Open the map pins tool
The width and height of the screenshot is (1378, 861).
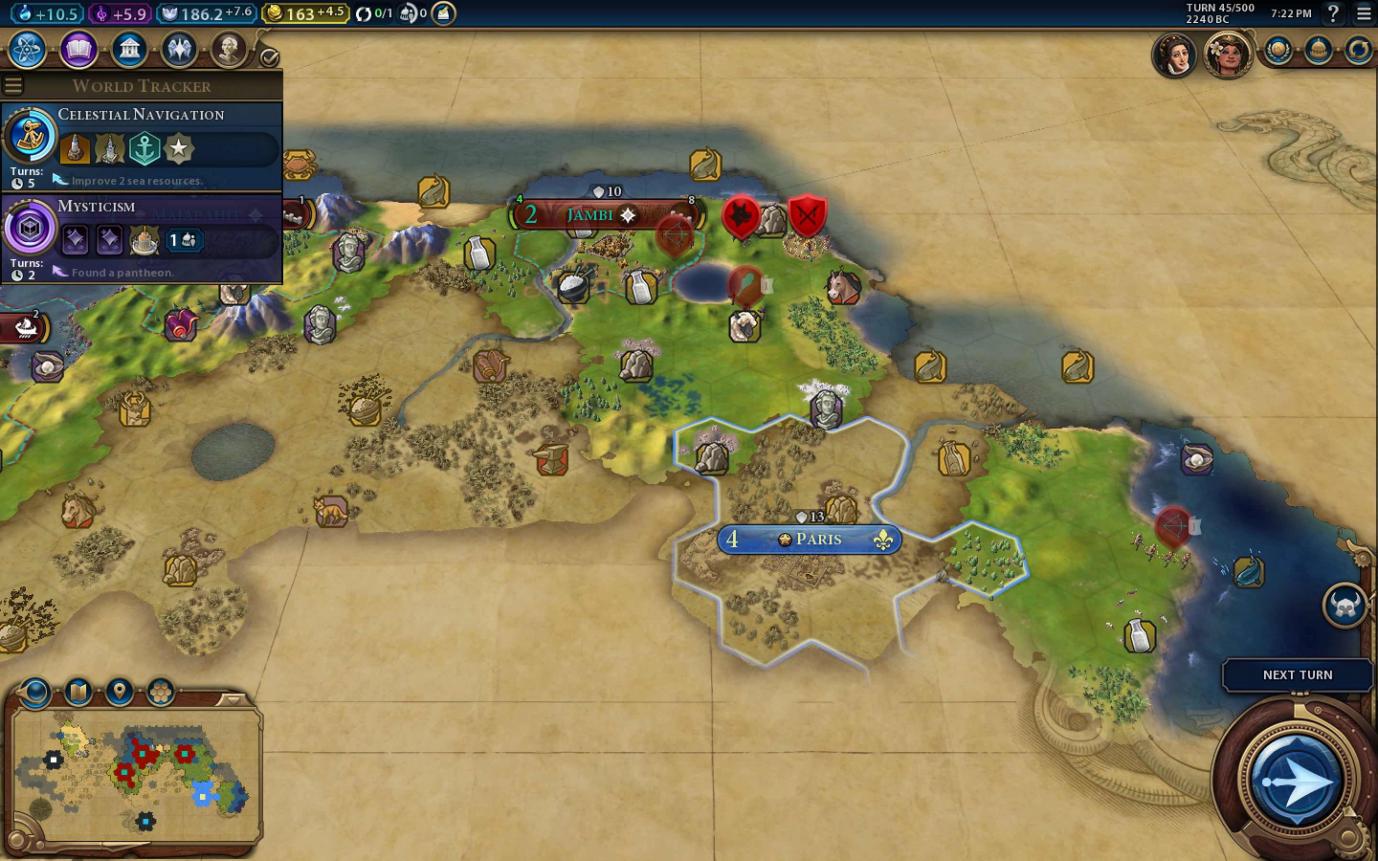(x=119, y=691)
